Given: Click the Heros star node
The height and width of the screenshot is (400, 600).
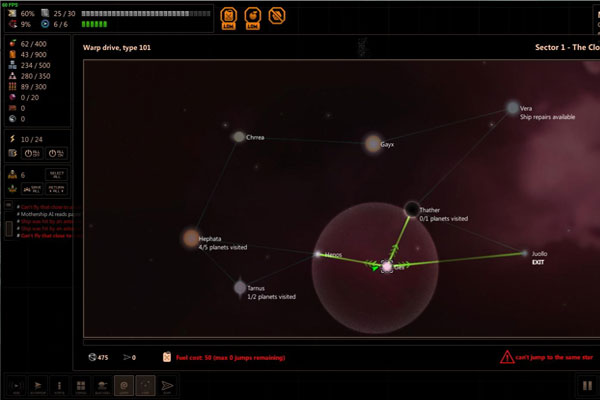Looking at the screenshot, I should (319, 255).
